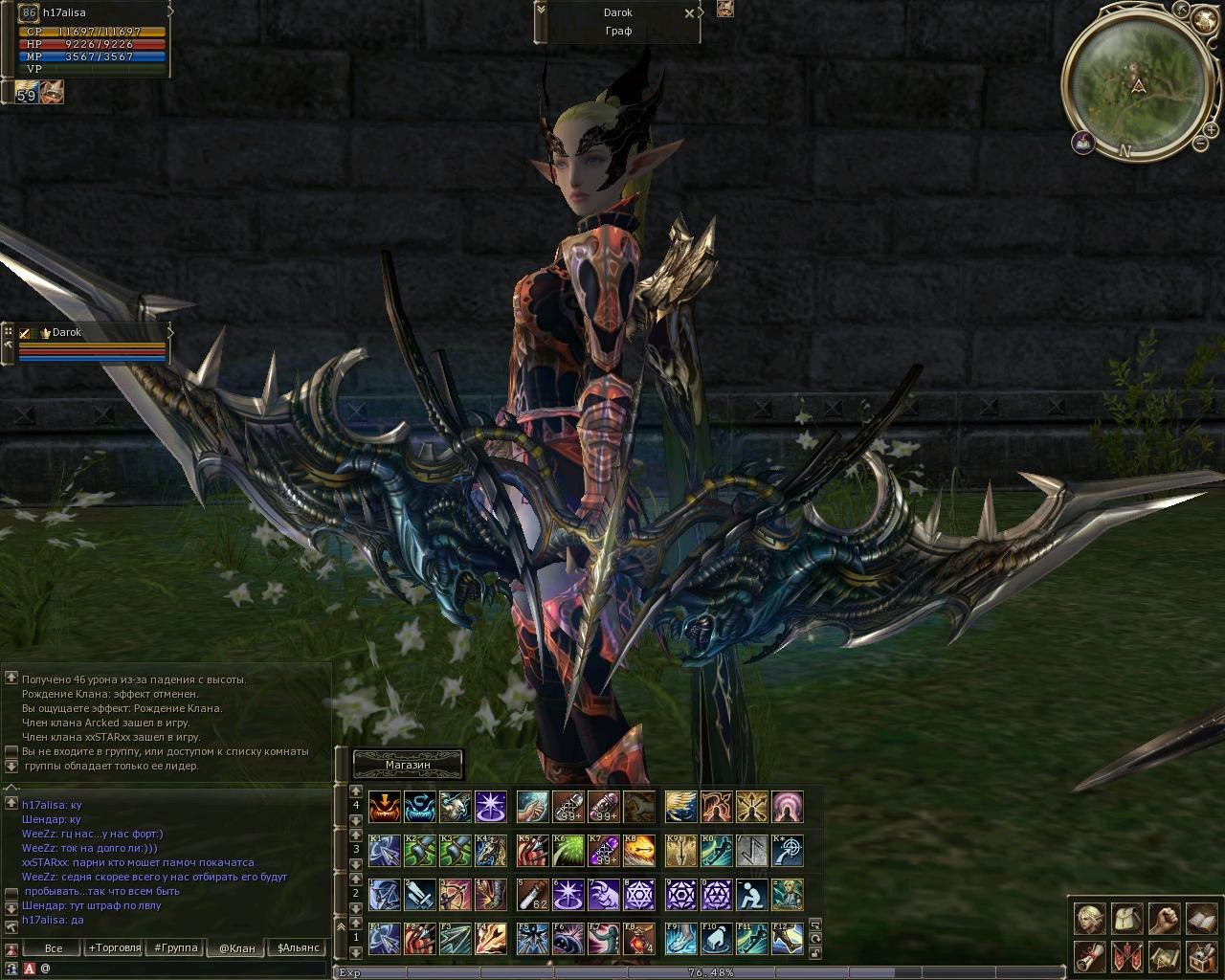Open the actions fist icon

[1163, 918]
